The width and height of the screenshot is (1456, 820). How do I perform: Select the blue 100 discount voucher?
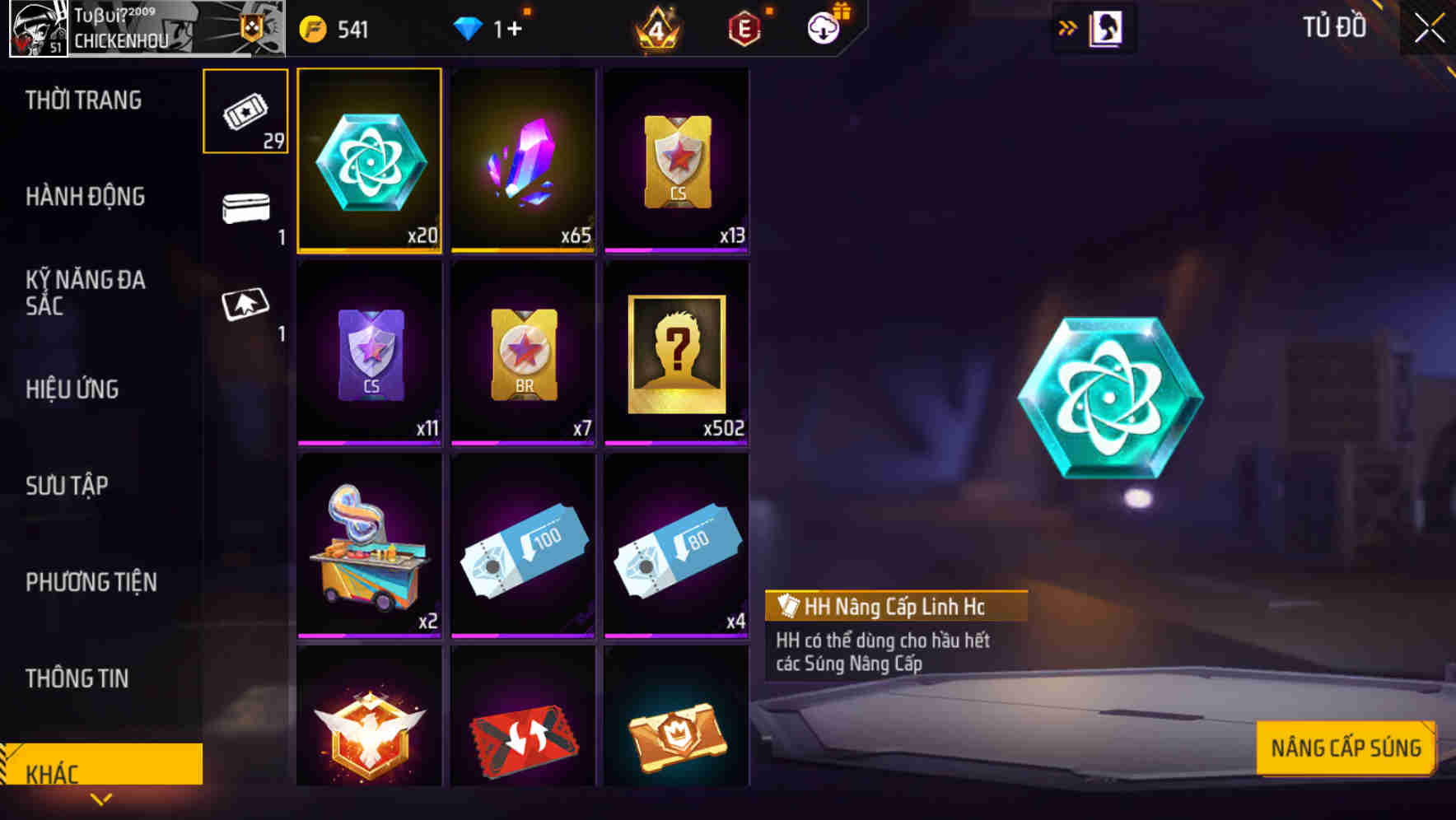(x=523, y=547)
